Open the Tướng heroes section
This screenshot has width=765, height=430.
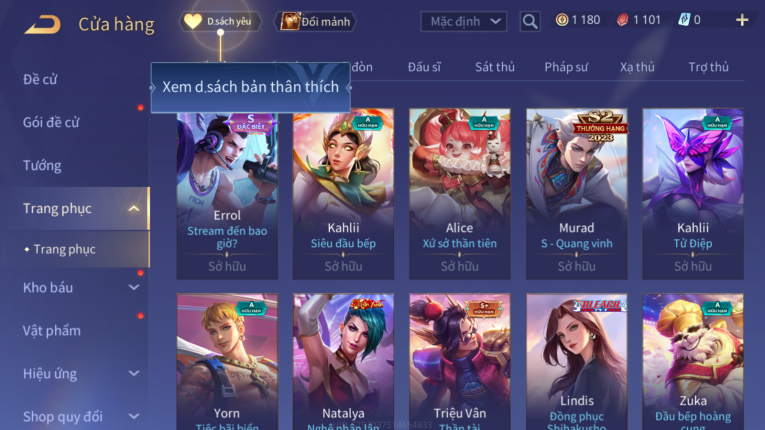pyautogui.click(x=42, y=165)
